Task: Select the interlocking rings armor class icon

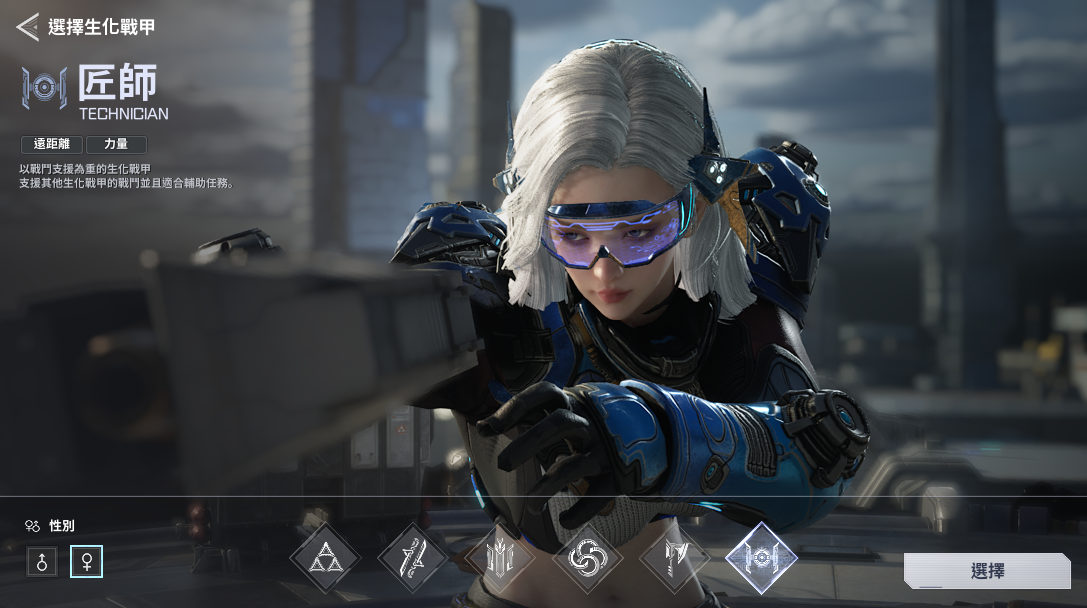Action: [x=587, y=558]
